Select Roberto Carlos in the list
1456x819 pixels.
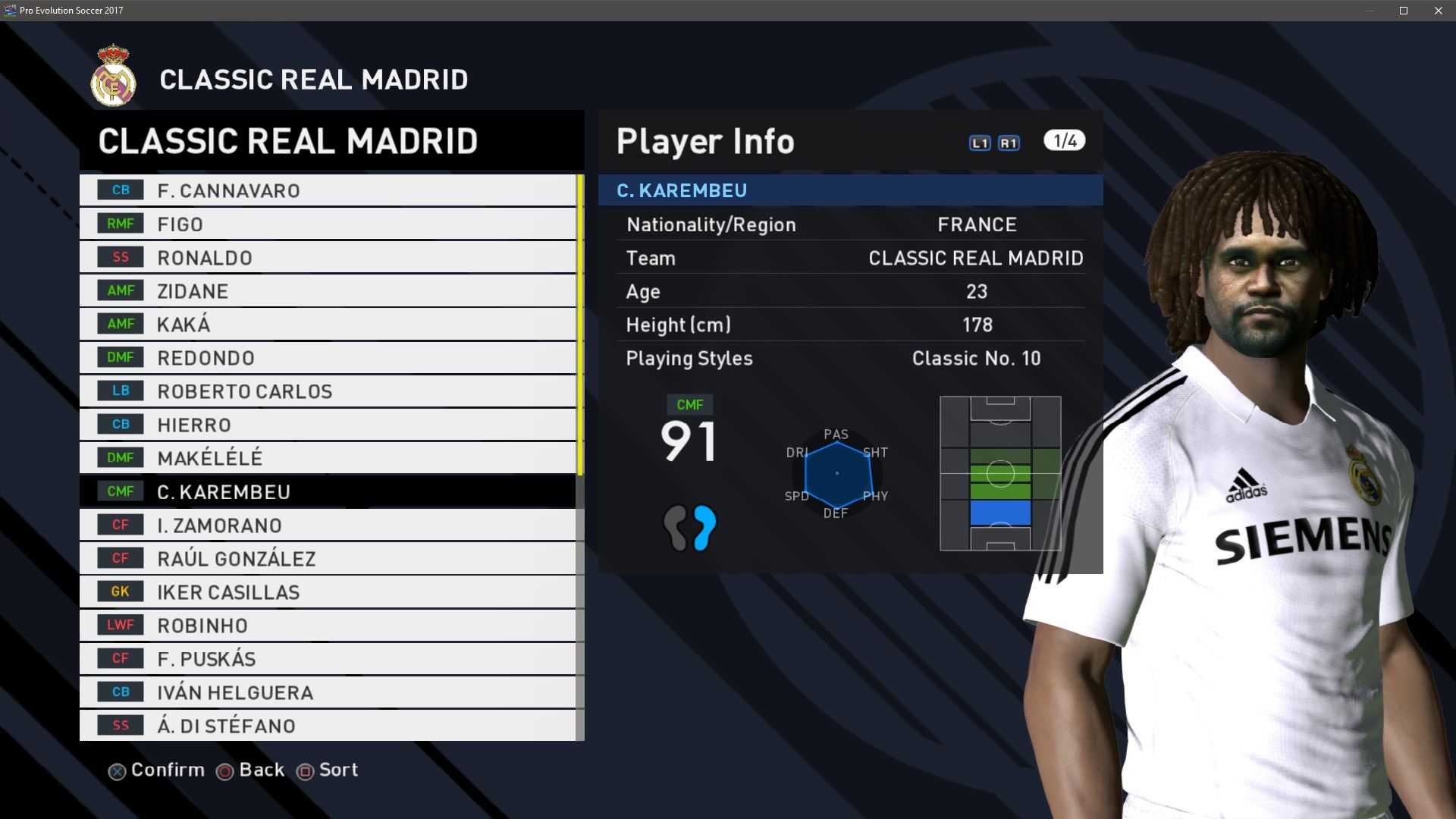(327, 391)
